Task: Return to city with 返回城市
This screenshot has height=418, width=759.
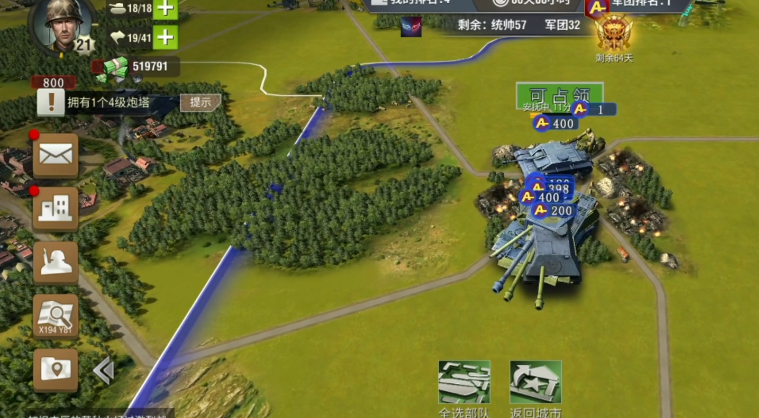Action: click(x=535, y=383)
